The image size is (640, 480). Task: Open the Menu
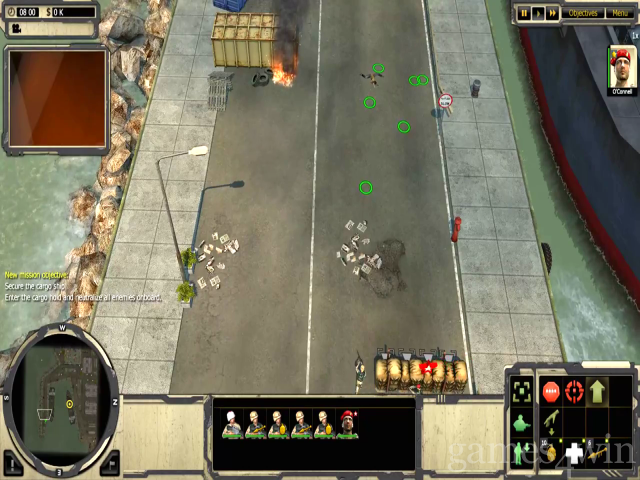point(620,13)
